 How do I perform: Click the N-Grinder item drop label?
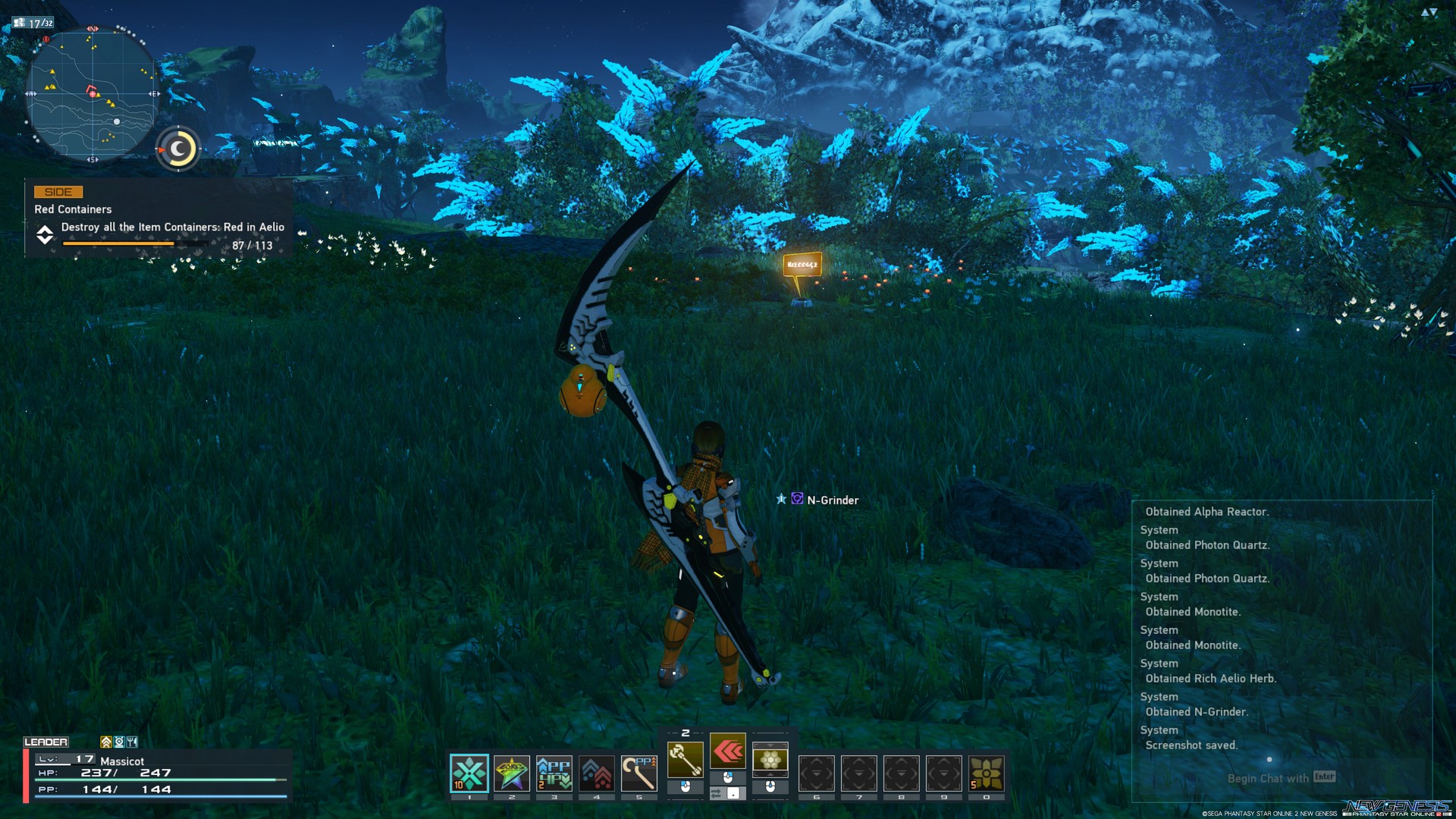[832, 500]
